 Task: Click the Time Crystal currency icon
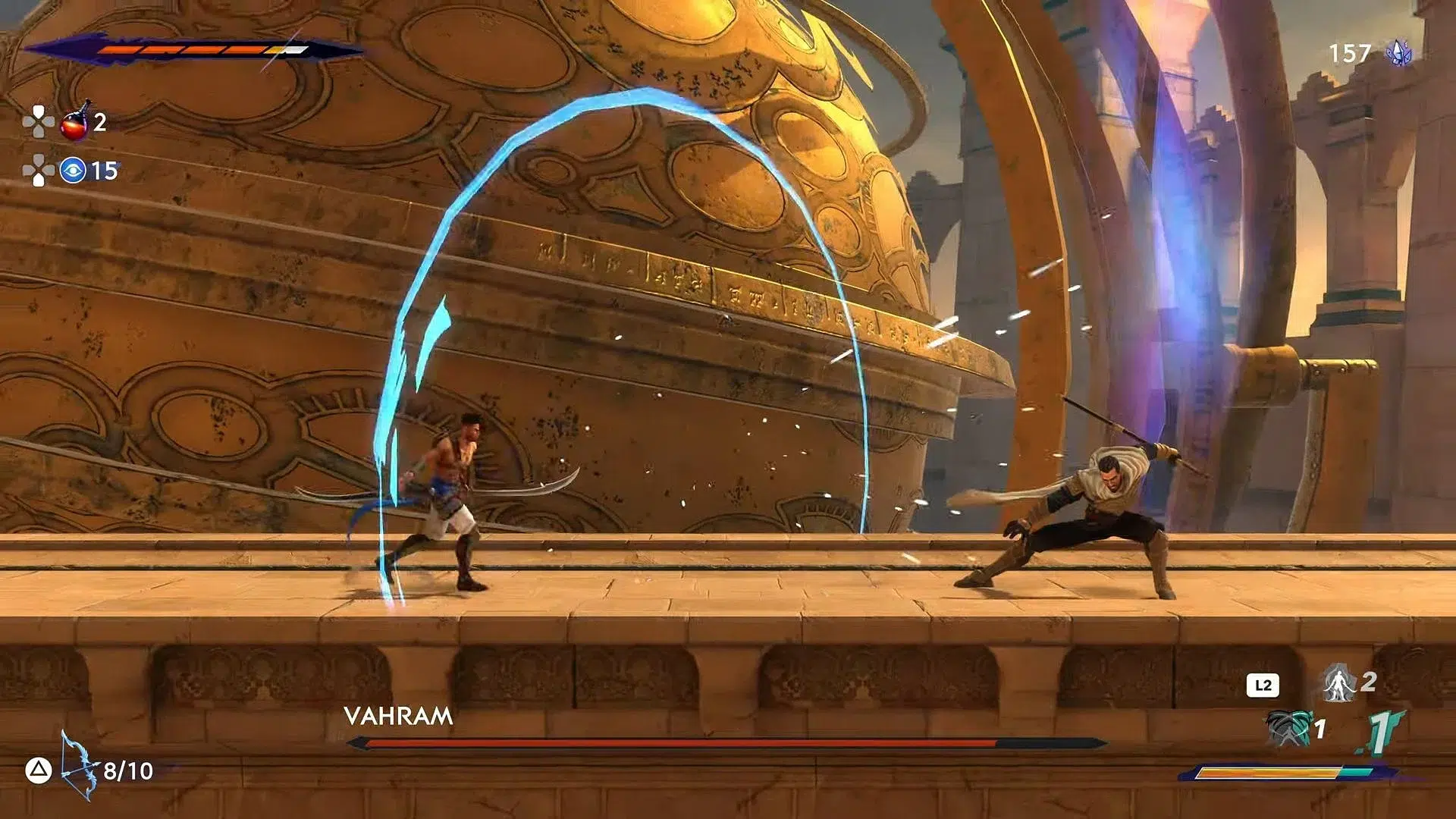point(1399,52)
